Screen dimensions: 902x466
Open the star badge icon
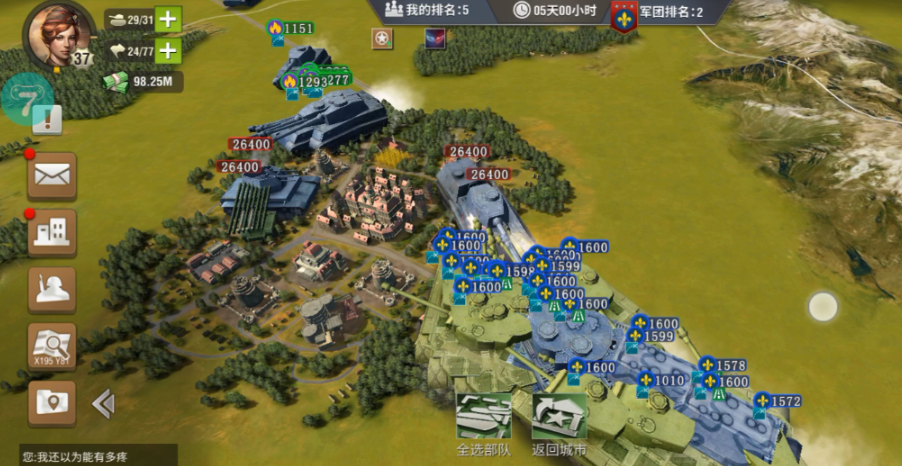click(x=382, y=39)
